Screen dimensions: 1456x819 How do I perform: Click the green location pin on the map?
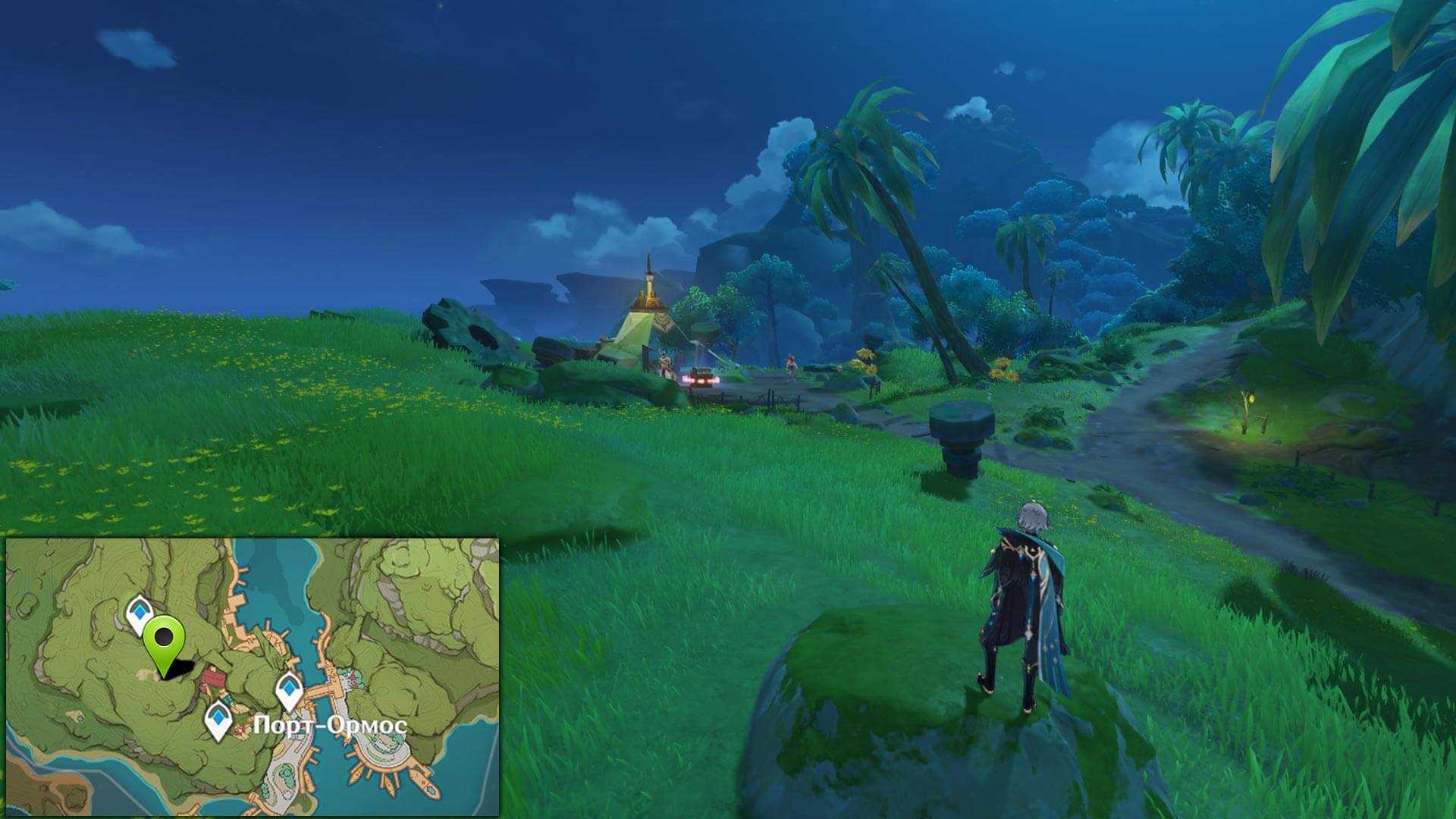164,639
